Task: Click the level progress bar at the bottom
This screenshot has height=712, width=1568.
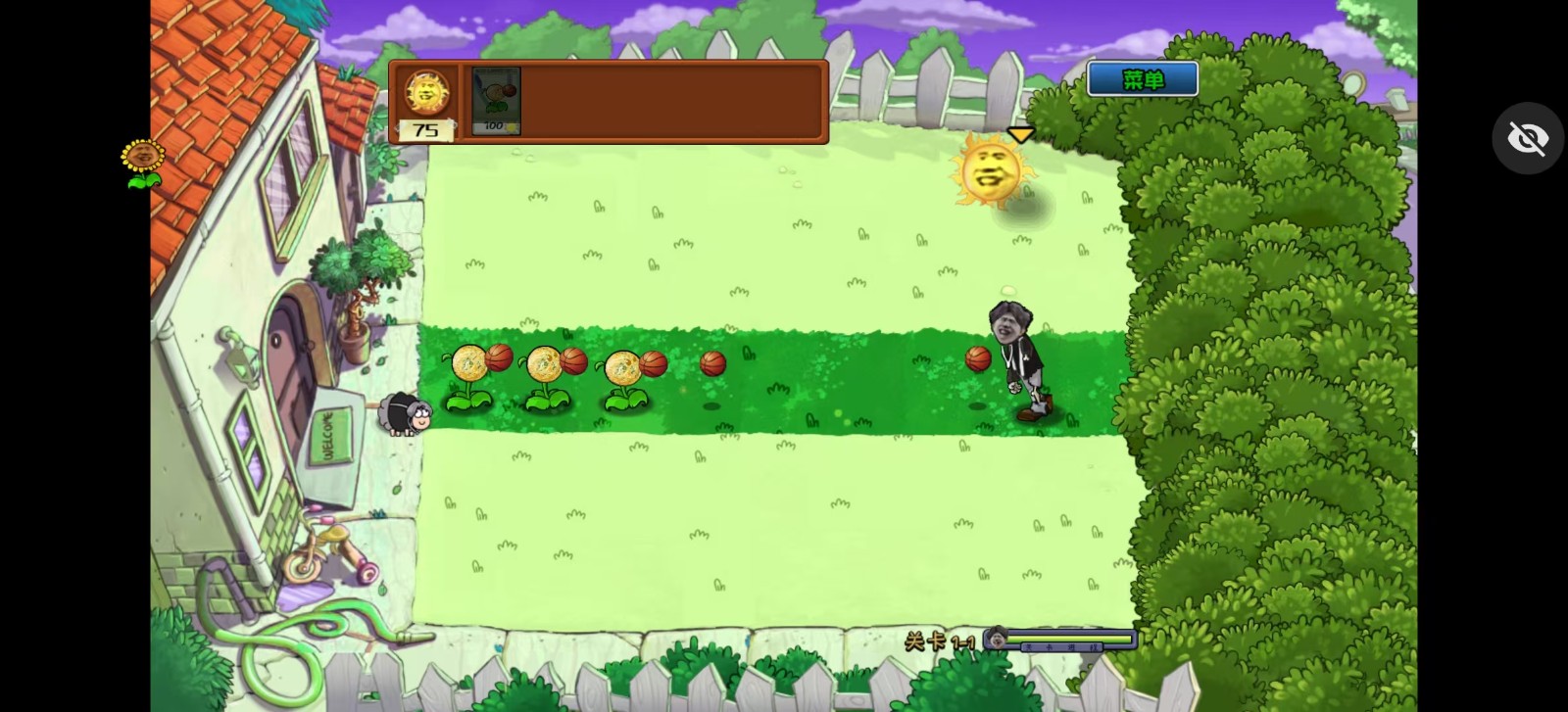Action: click(1068, 638)
